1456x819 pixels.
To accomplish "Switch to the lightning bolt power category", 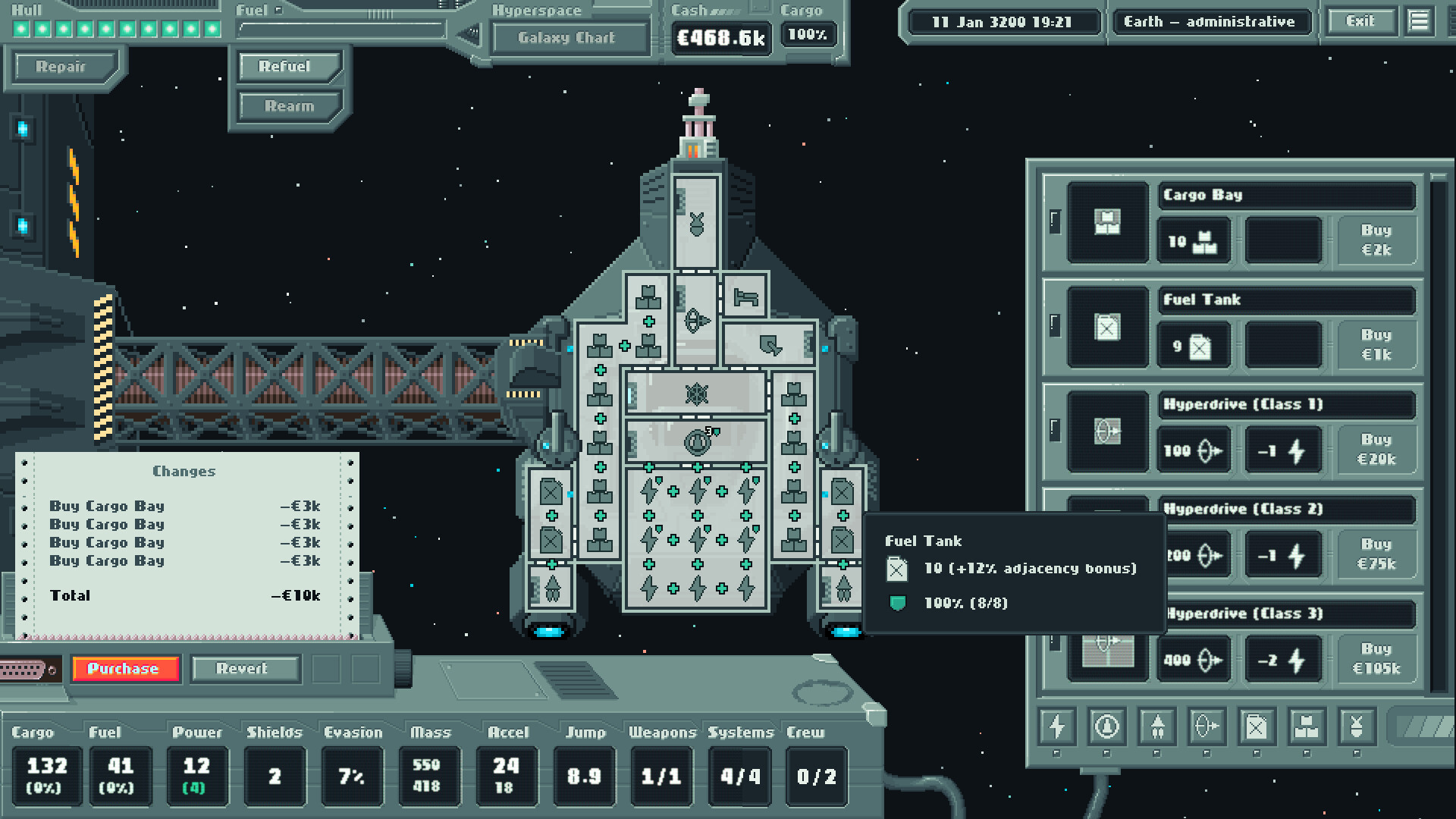I will pos(1056,726).
